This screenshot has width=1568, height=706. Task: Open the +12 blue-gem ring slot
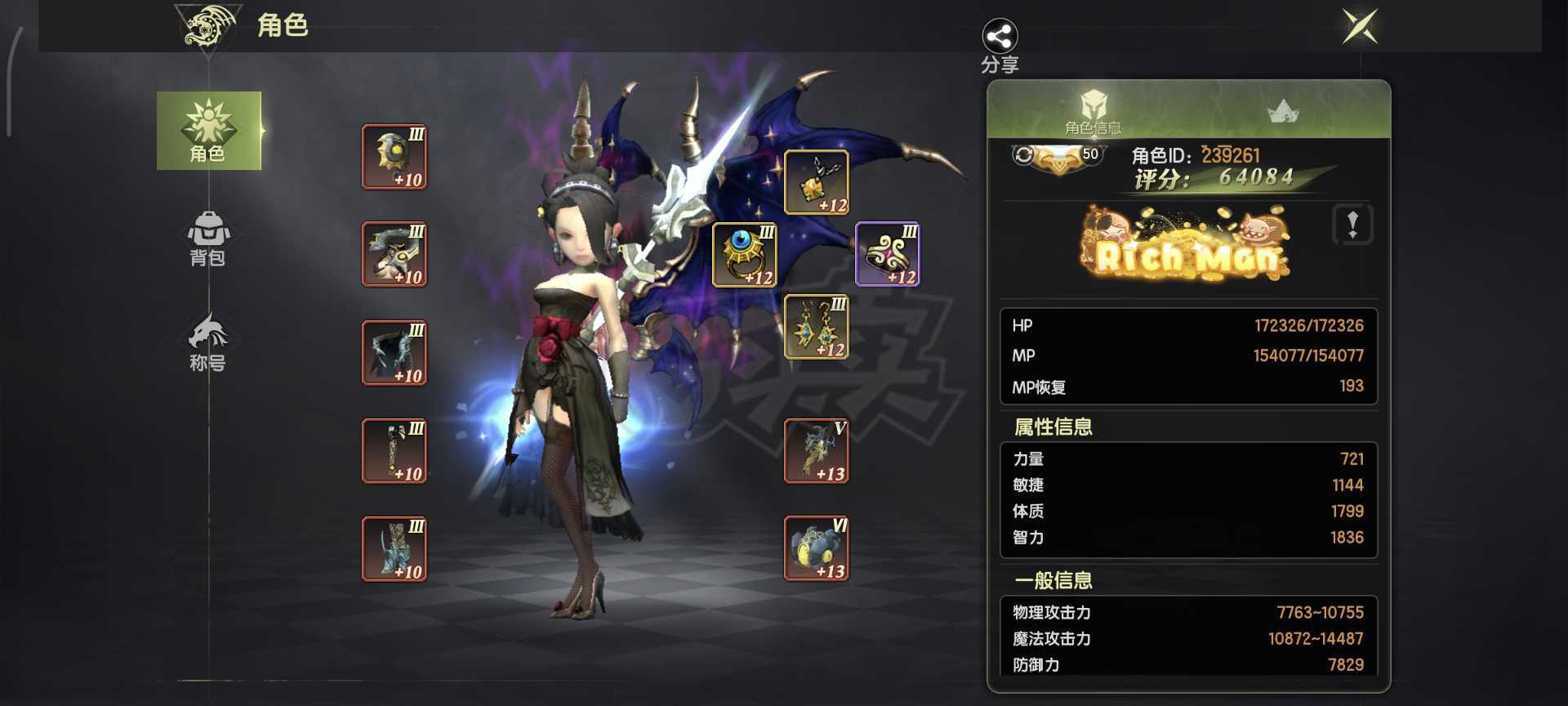pyautogui.click(x=745, y=255)
